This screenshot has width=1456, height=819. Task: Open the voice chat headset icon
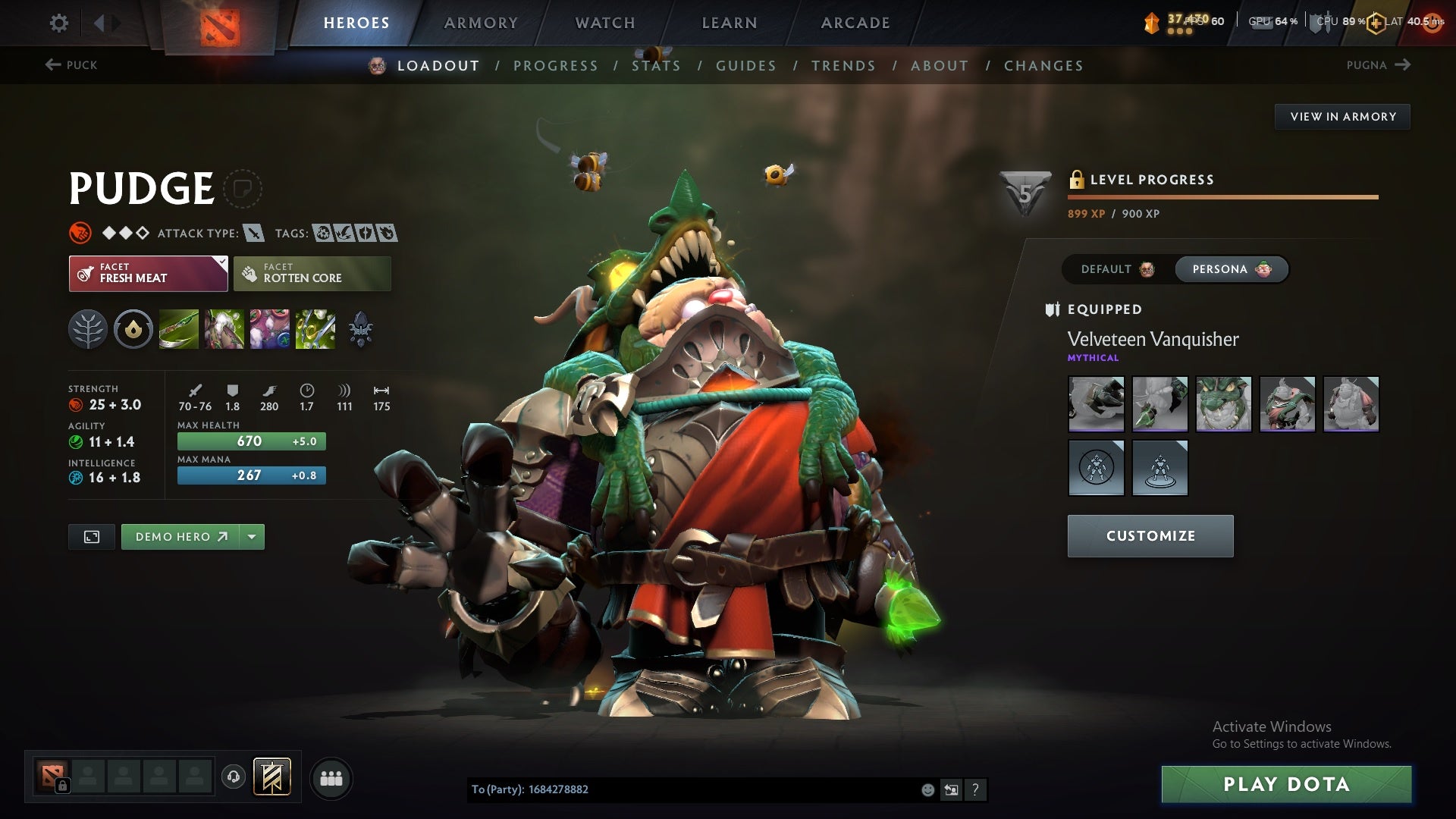(x=233, y=777)
